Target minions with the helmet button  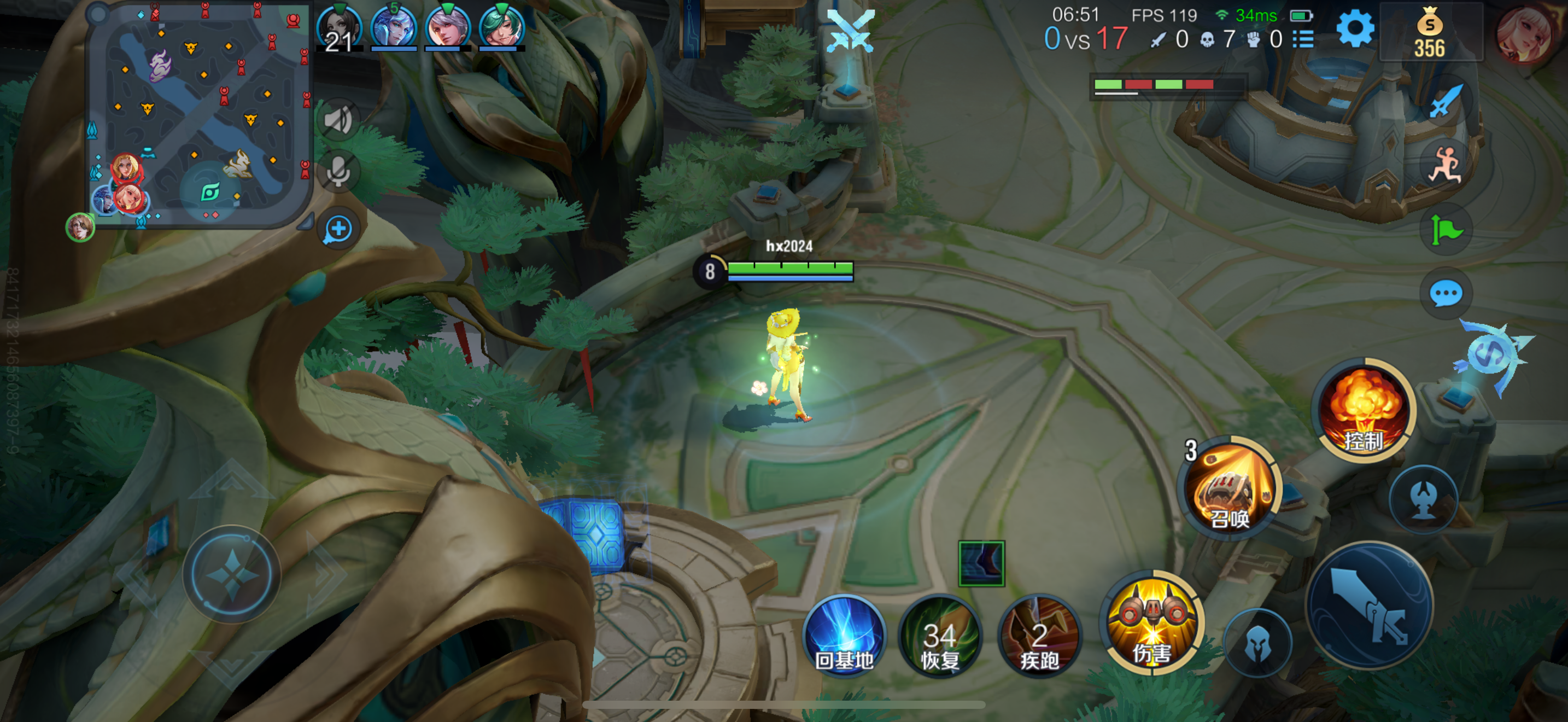coord(1257,643)
